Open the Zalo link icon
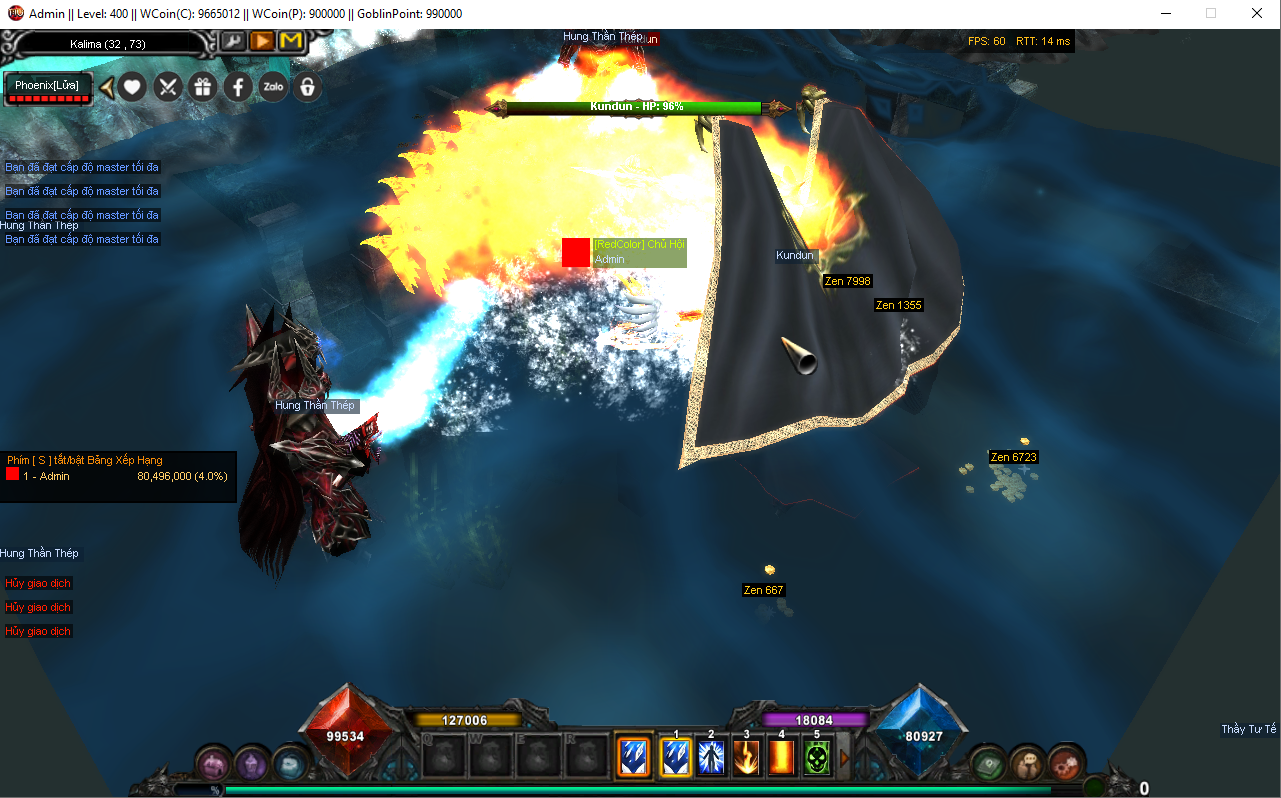The height and width of the screenshot is (798, 1281). [x=272, y=87]
